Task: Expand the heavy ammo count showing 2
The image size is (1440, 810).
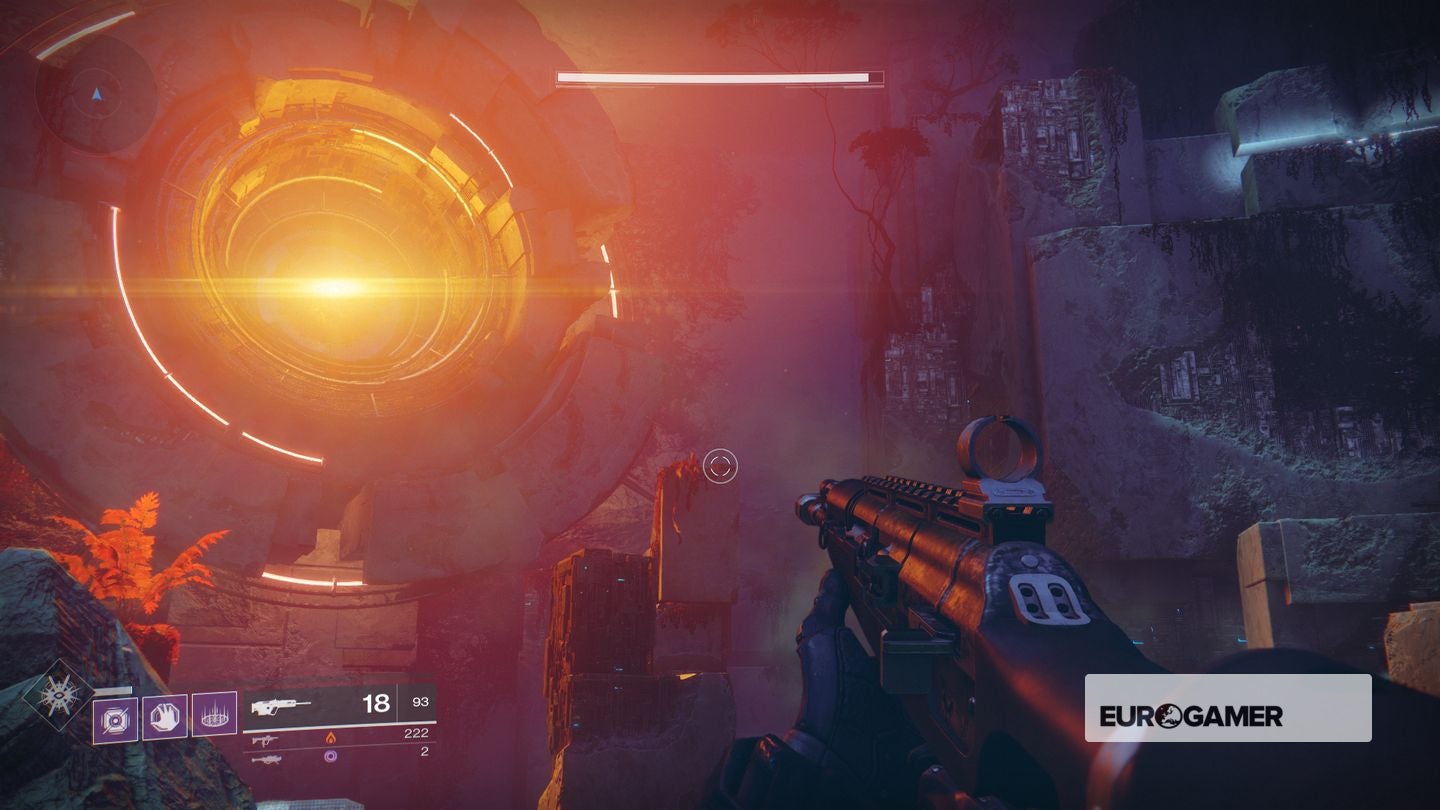Action: (424, 754)
